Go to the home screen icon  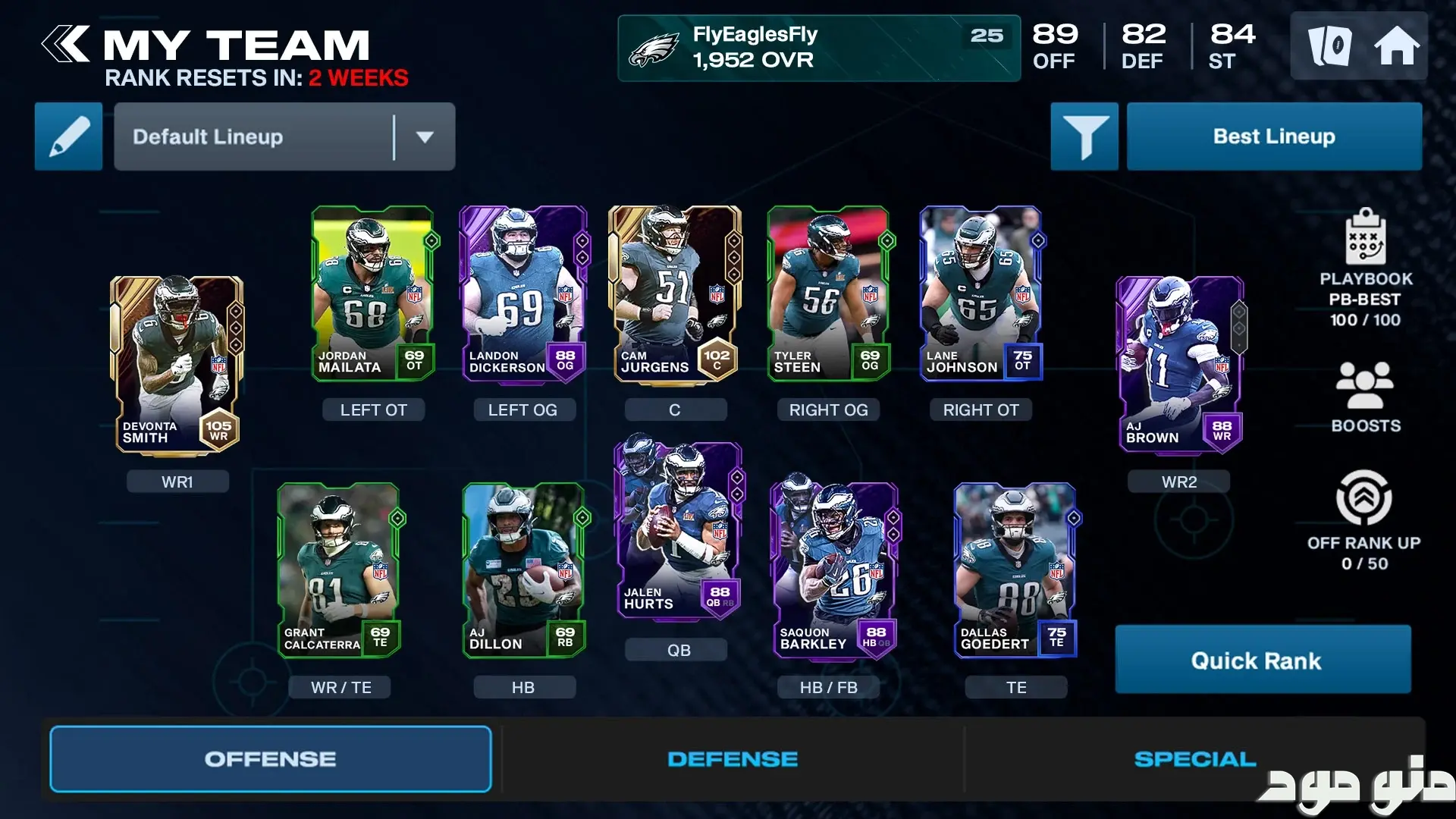1396,45
